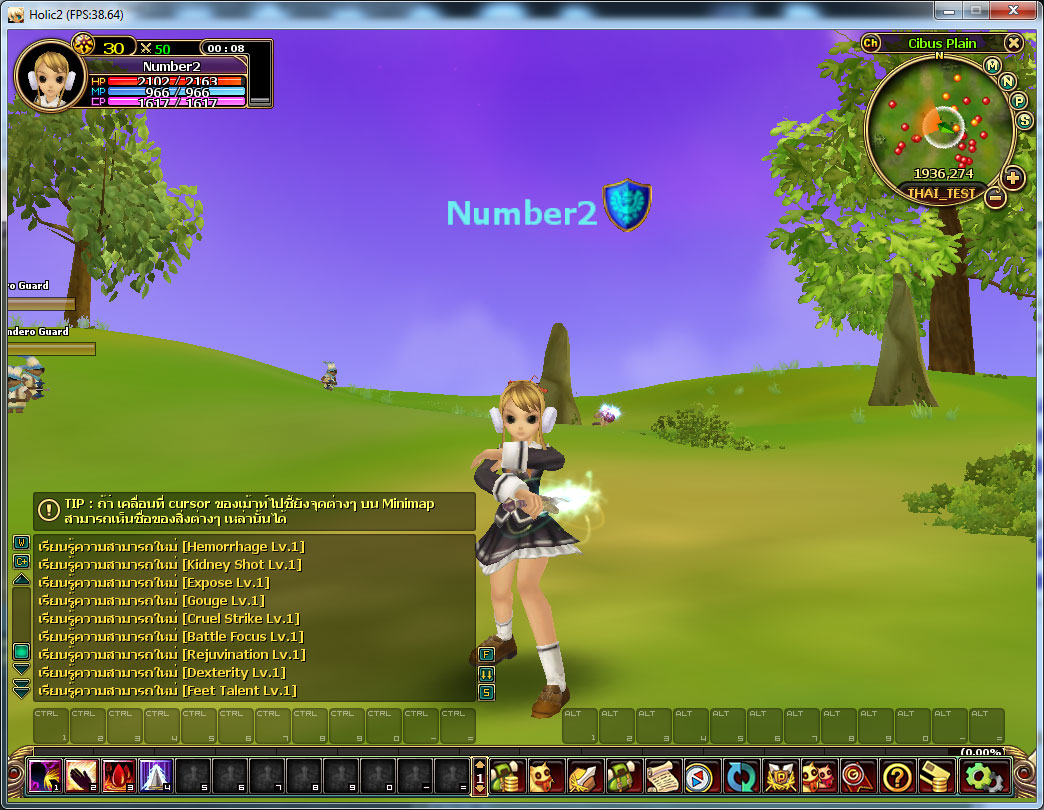Open the green backpack inventory
Viewport: 1044px width, 810px height.
click(622, 776)
